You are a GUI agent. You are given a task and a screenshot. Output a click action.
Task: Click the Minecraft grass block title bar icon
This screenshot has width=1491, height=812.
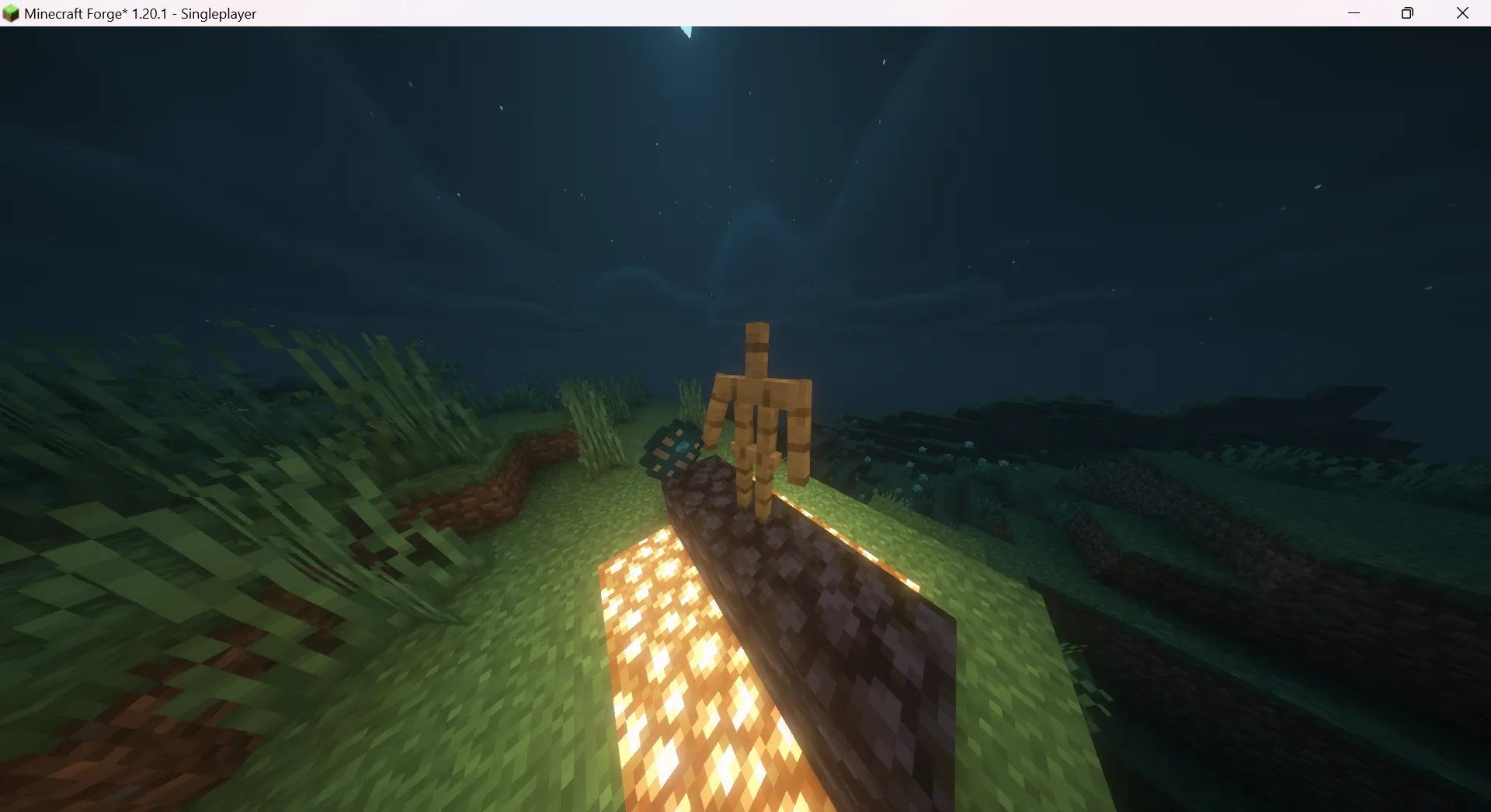(x=11, y=13)
